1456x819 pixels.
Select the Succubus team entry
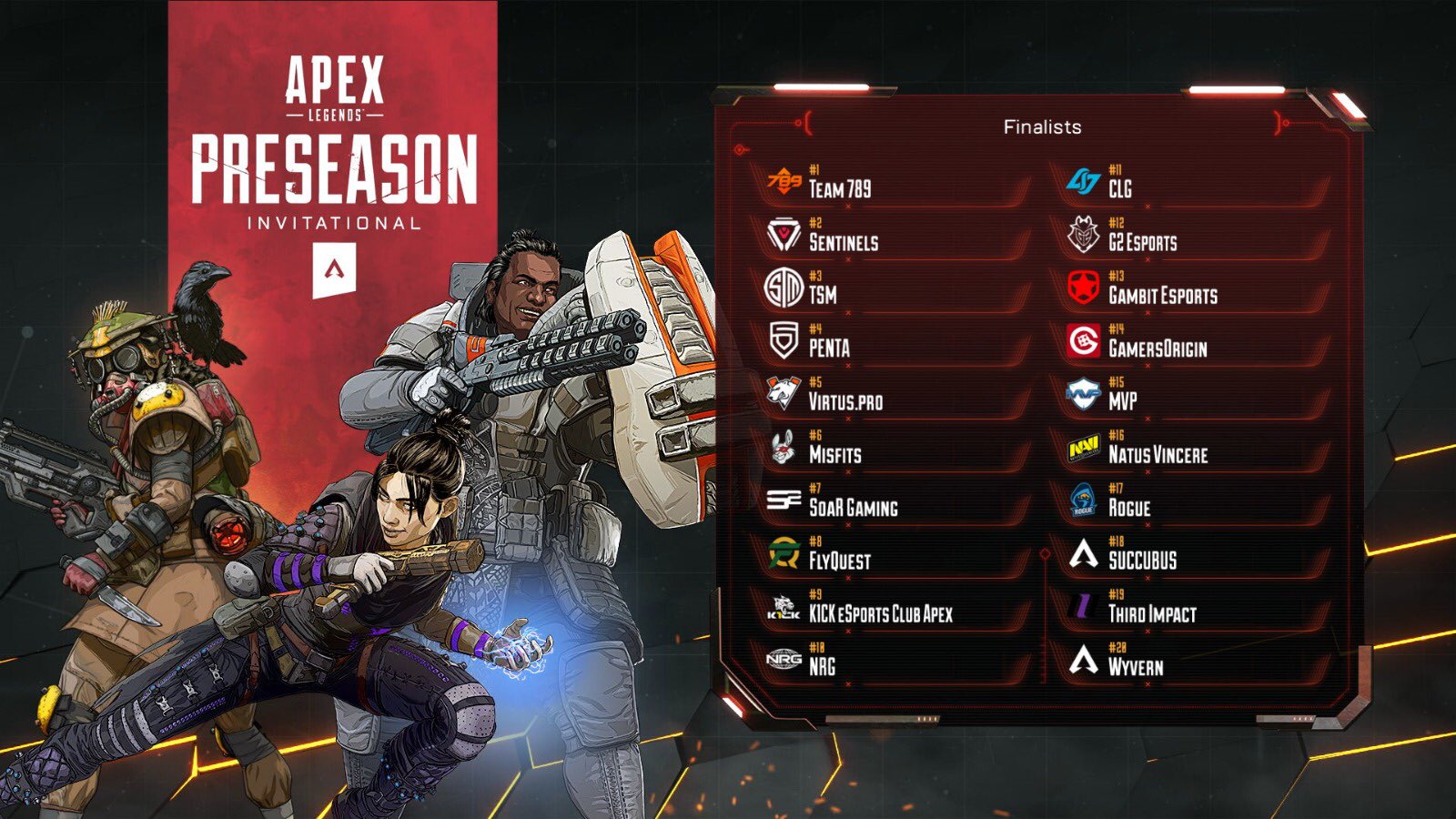pyautogui.click(x=1142, y=561)
